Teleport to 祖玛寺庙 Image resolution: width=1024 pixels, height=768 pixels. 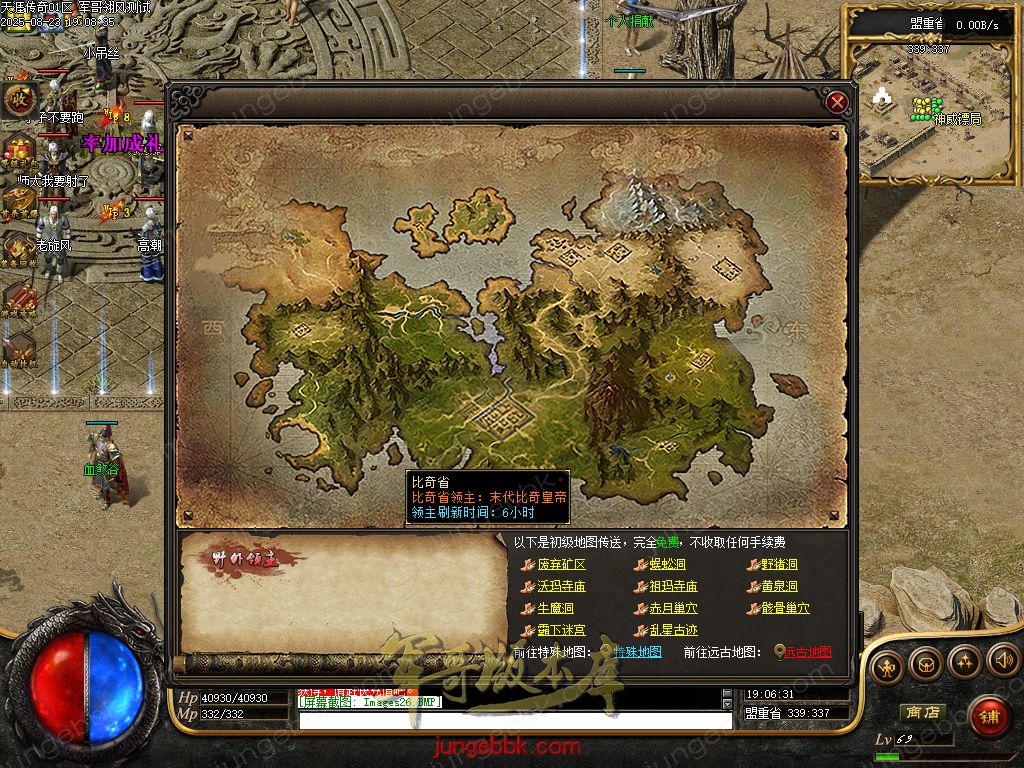[673, 587]
